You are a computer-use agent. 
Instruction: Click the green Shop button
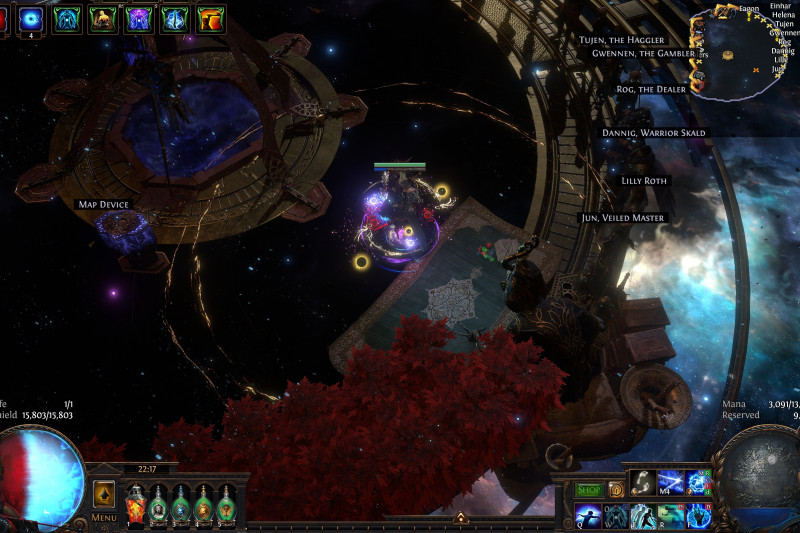point(589,490)
